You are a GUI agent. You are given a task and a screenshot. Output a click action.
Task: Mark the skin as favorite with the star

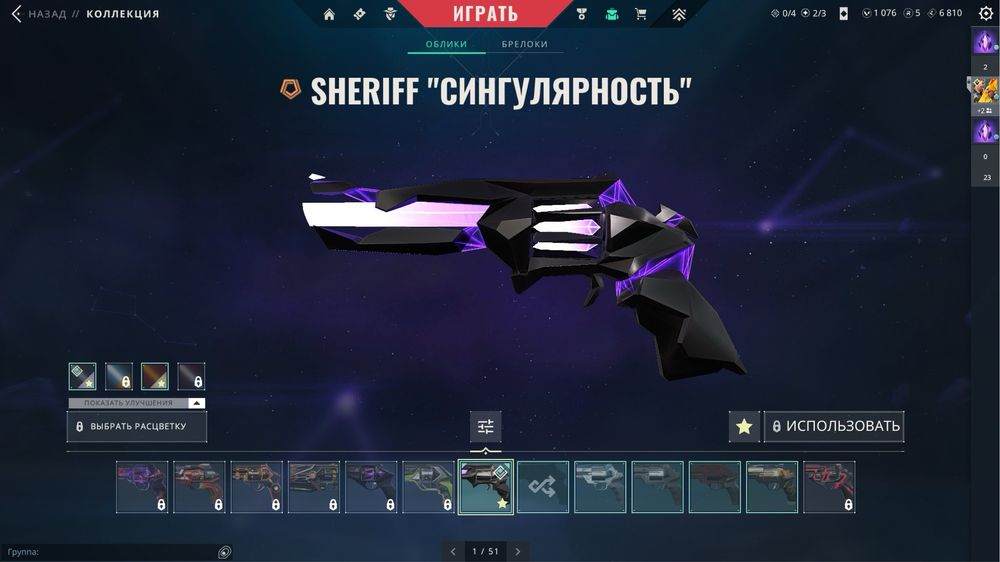pos(744,427)
